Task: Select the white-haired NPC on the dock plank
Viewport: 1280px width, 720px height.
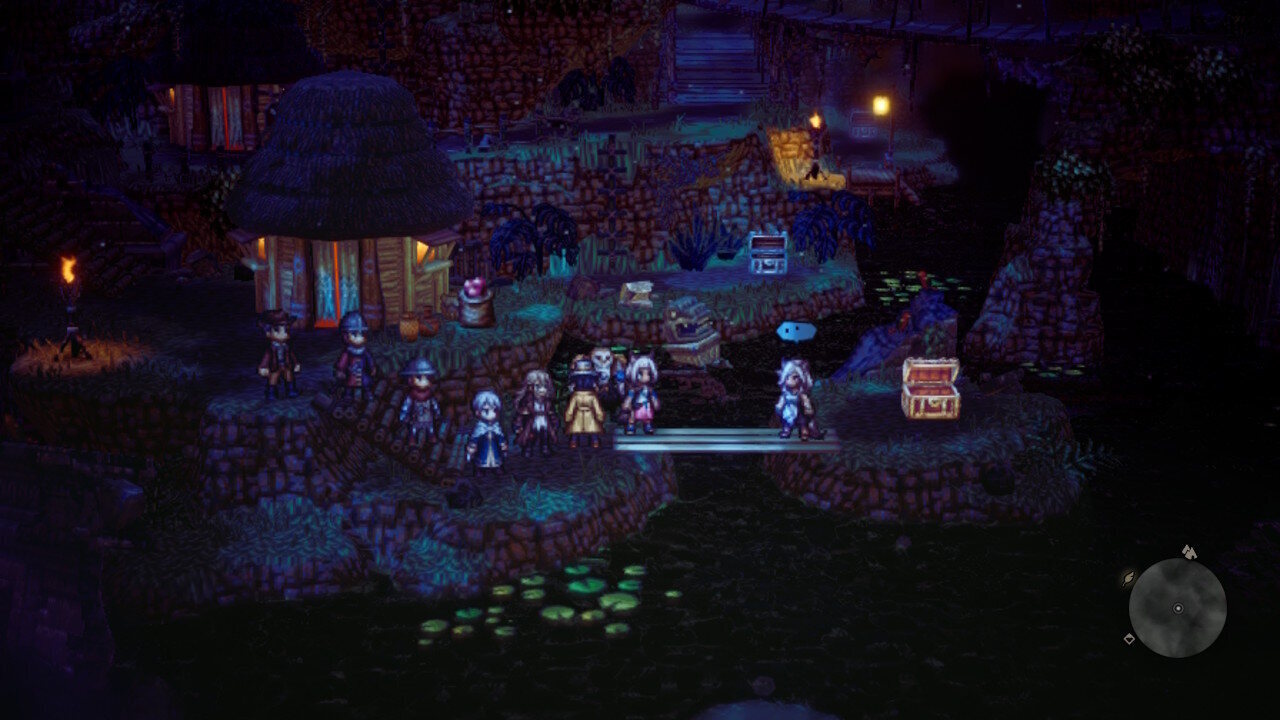Action: (792, 398)
